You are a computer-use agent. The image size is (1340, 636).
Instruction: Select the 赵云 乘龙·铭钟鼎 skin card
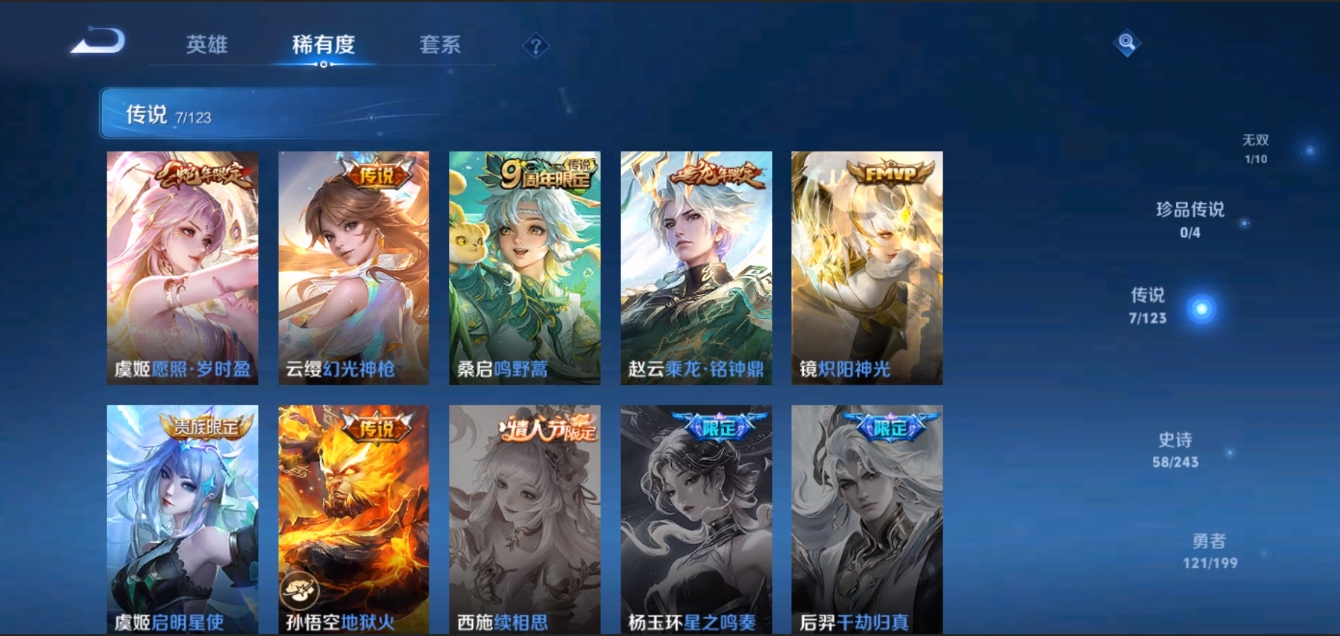(696, 268)
